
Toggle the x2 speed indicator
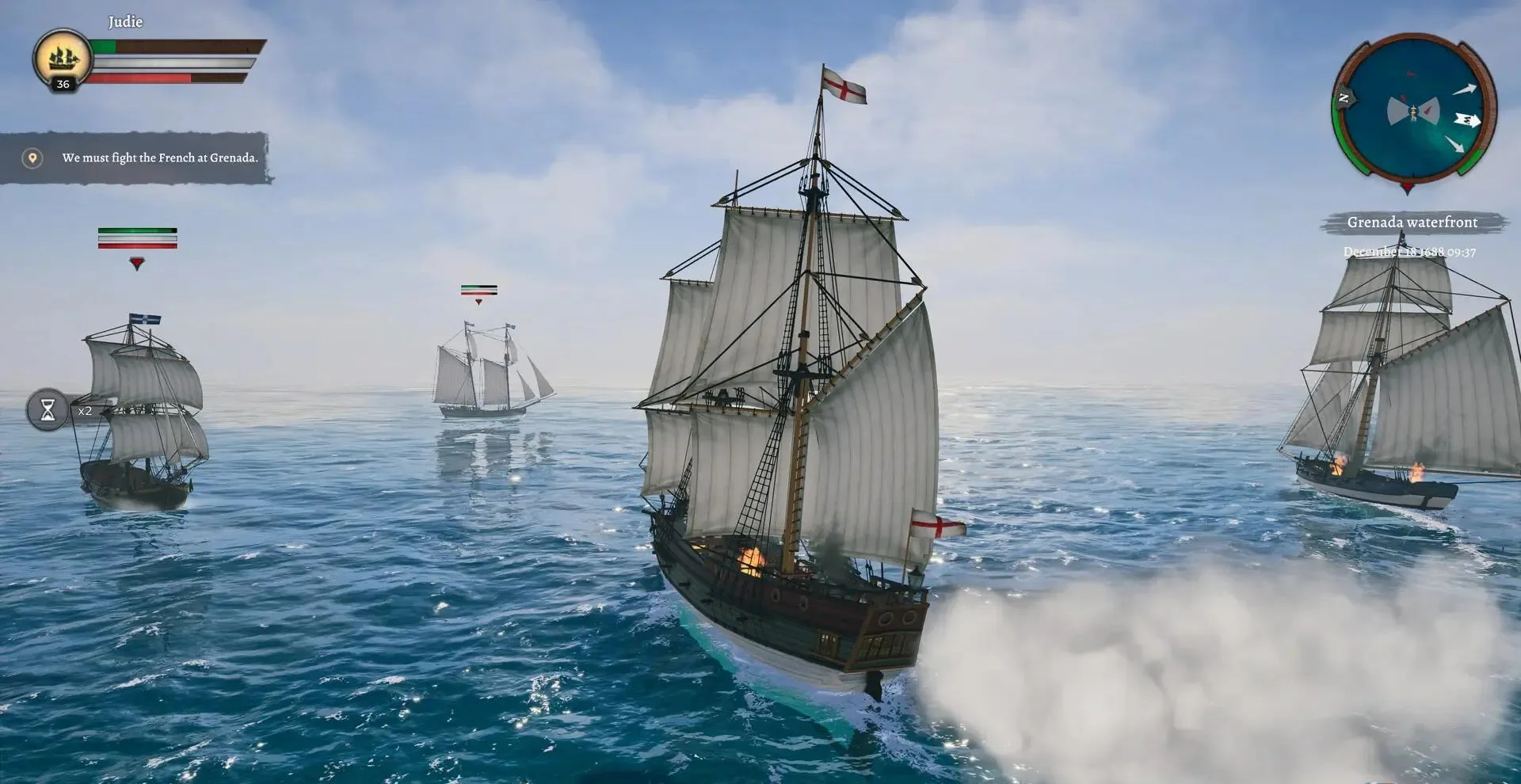tap(85, 410)
